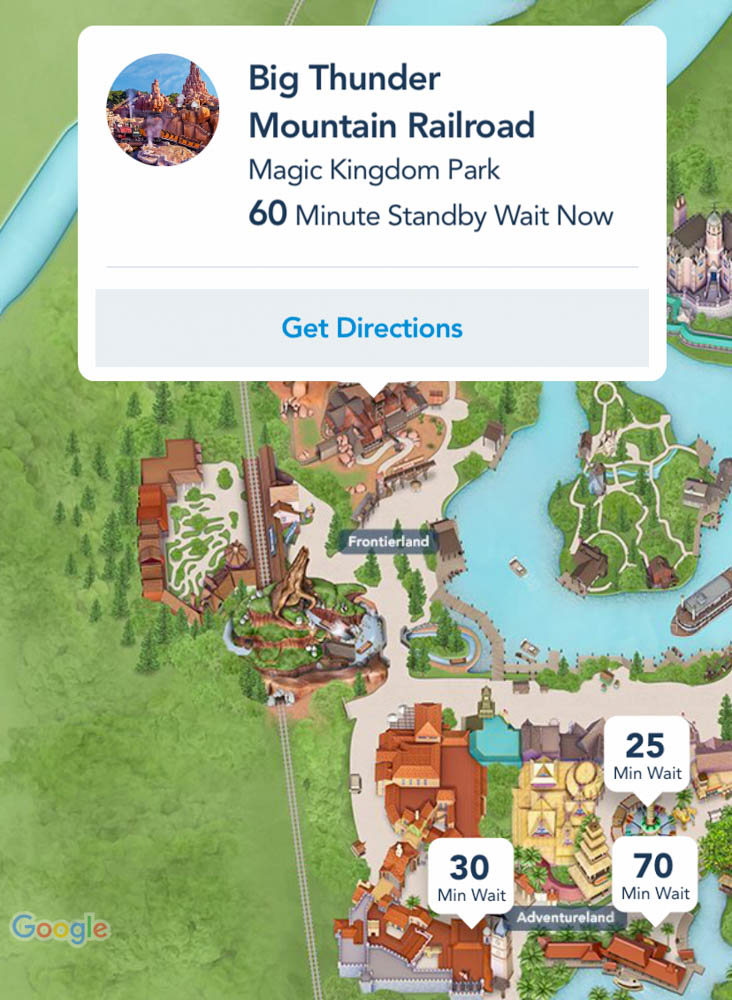Click the Frontierland area label

point(388,542)
